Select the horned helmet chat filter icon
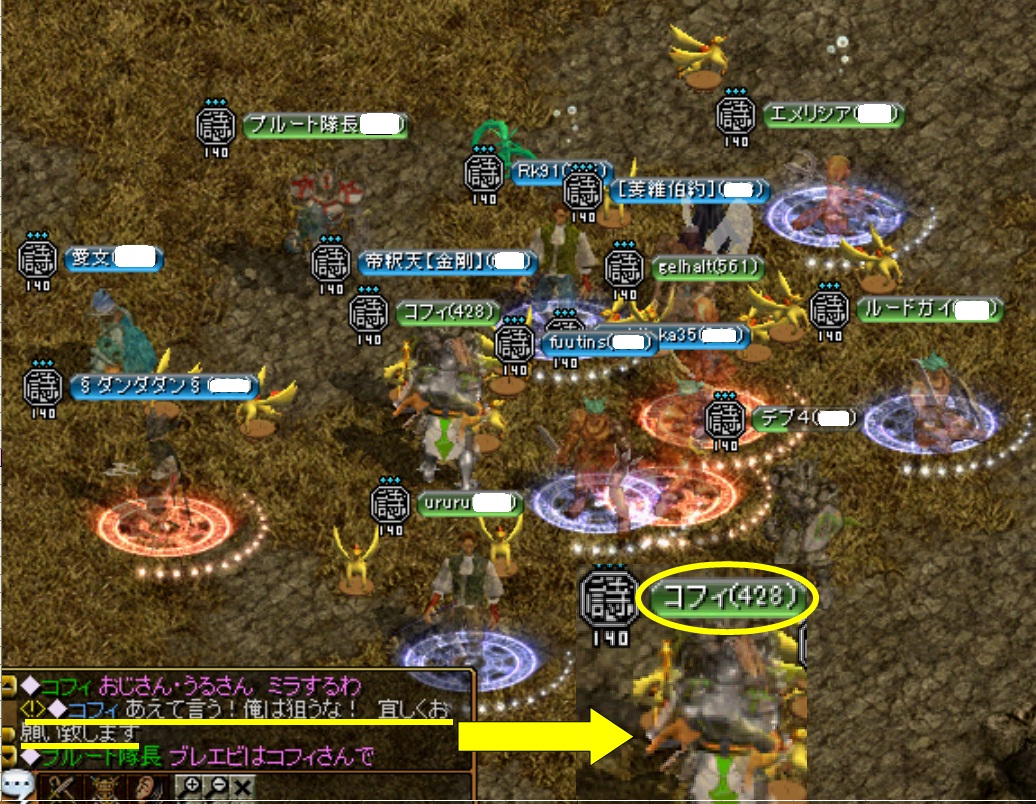Viewport: 1036px width, 804px height. [x=105, y=787]
